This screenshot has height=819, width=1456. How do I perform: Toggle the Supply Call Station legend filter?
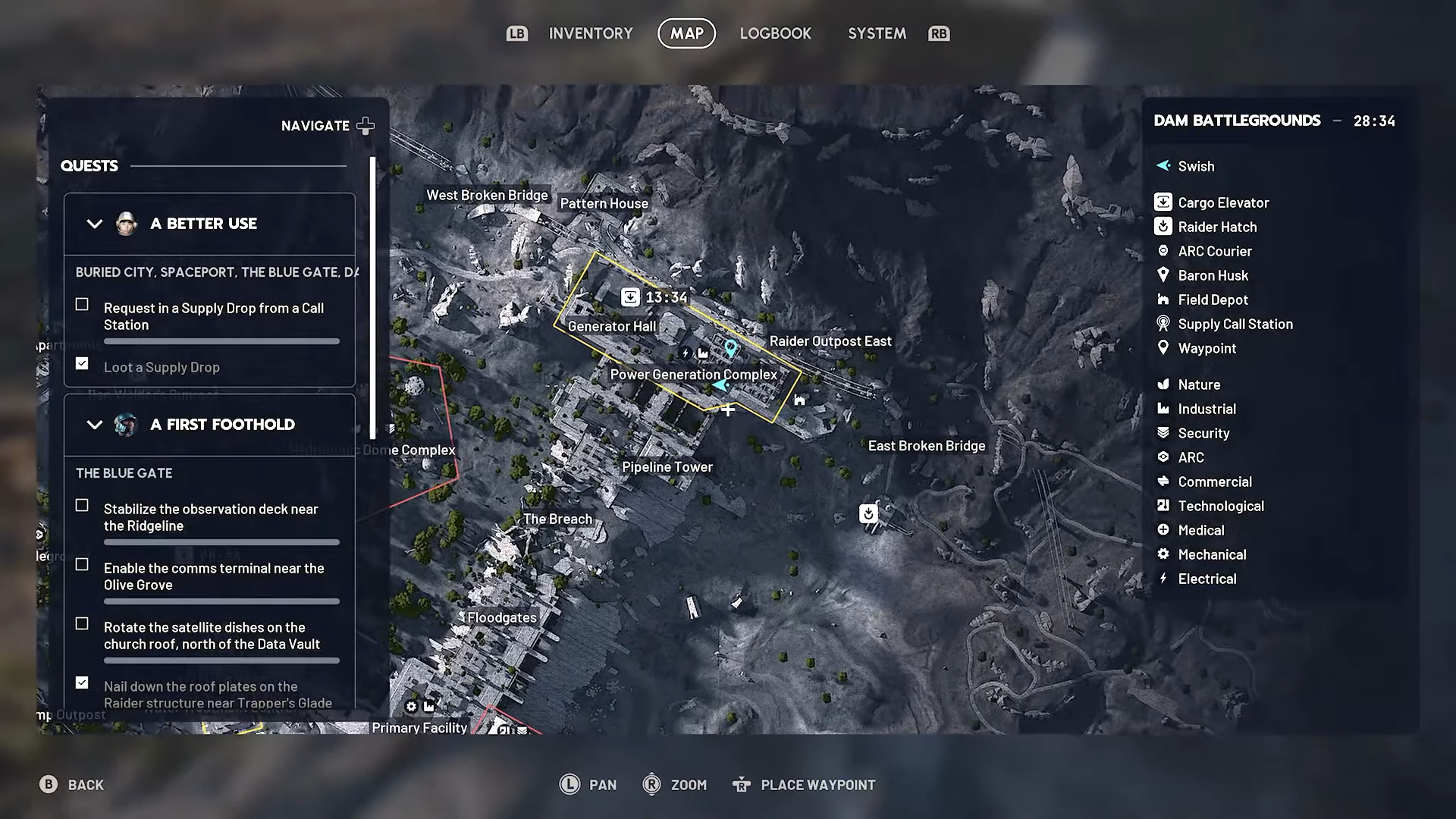point(1235,324)
